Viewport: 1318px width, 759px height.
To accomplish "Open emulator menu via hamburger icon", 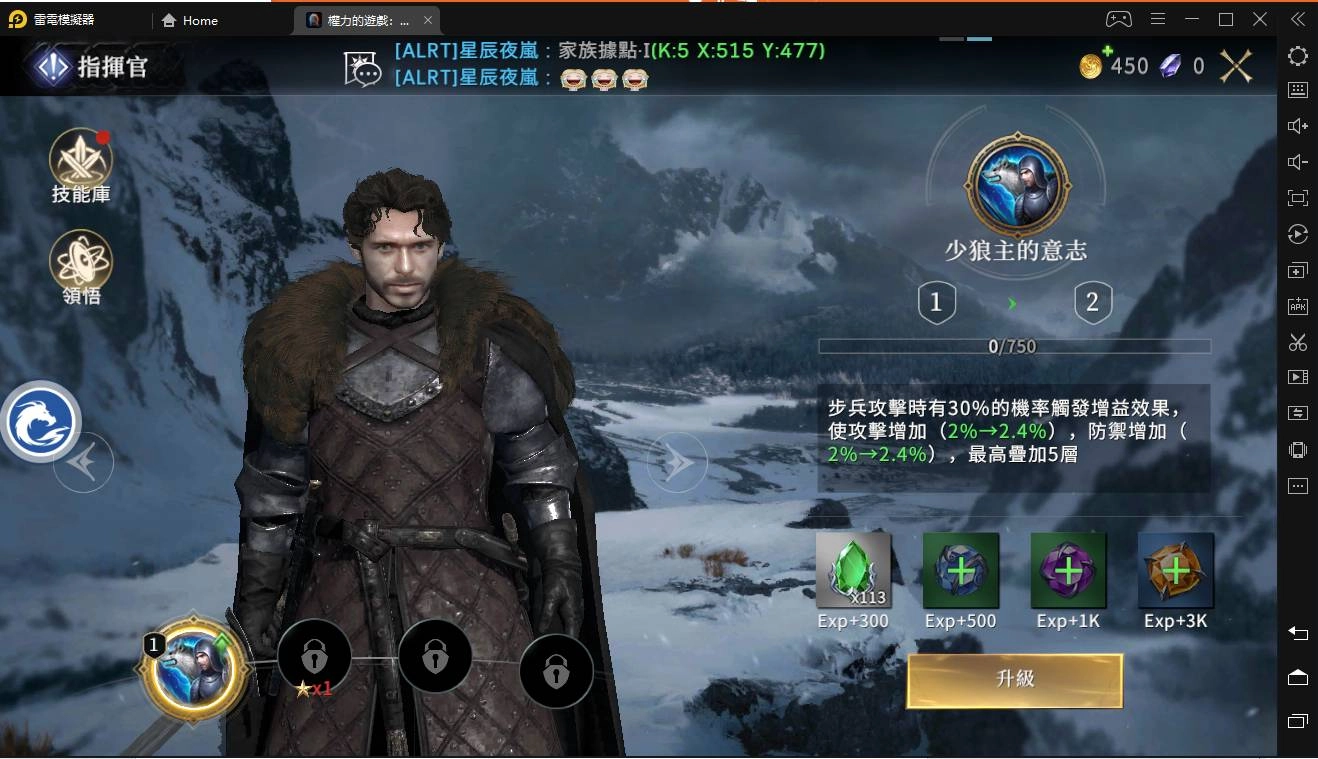I will 1158,19.
